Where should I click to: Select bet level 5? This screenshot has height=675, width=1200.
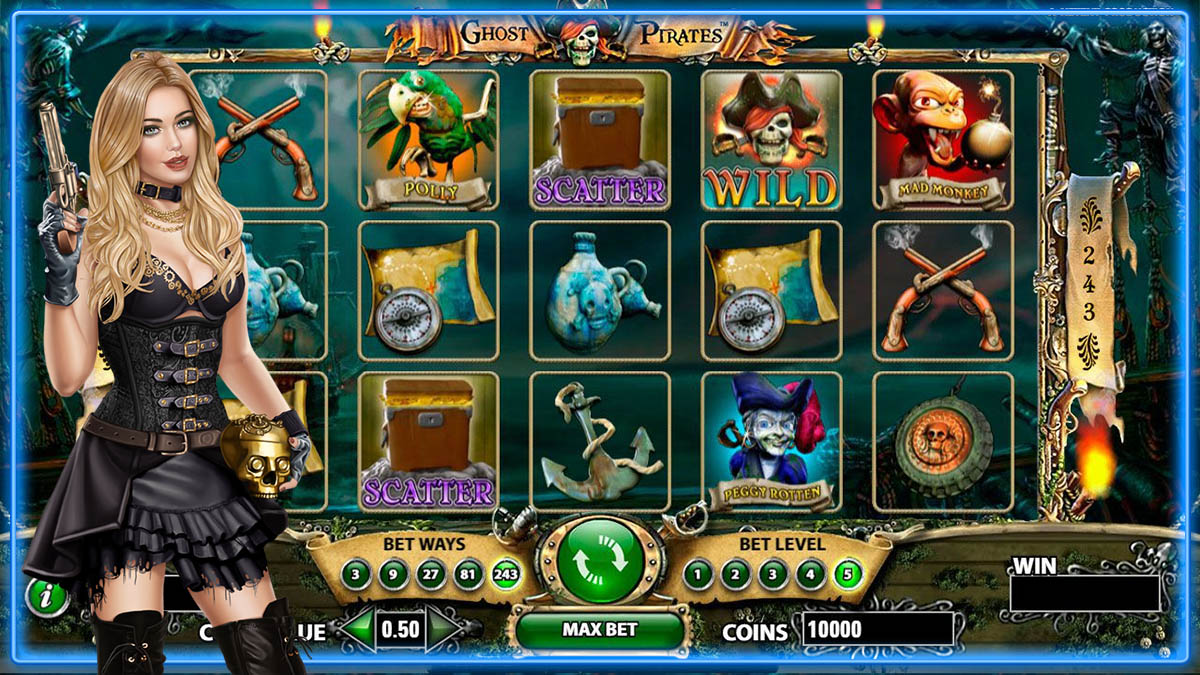pos(848,574)
